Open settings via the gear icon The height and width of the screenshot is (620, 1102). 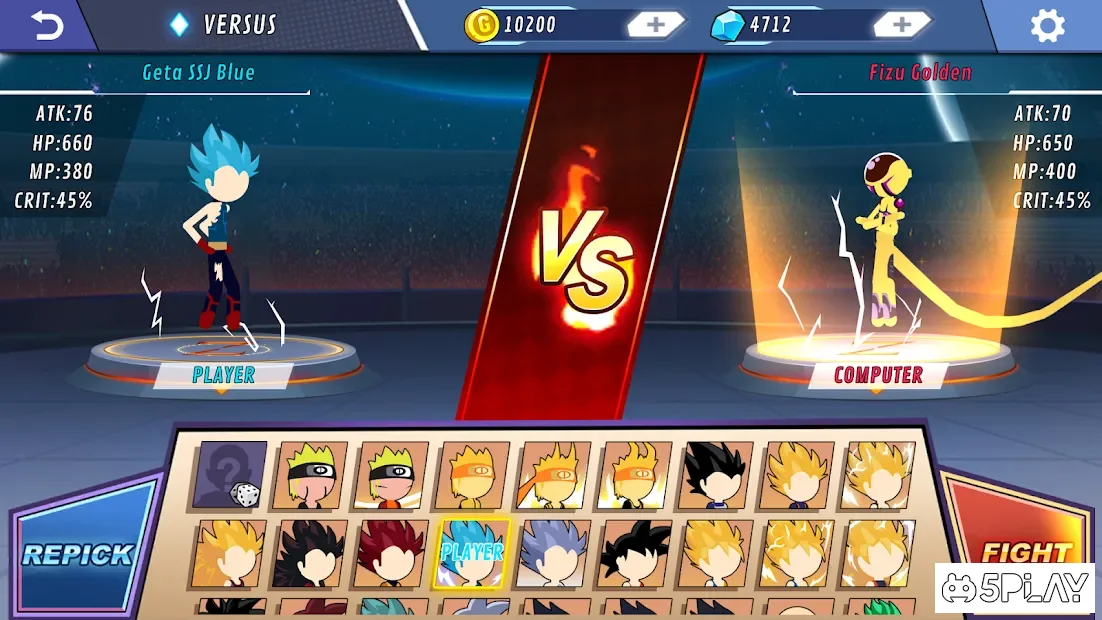(1047, 26)
